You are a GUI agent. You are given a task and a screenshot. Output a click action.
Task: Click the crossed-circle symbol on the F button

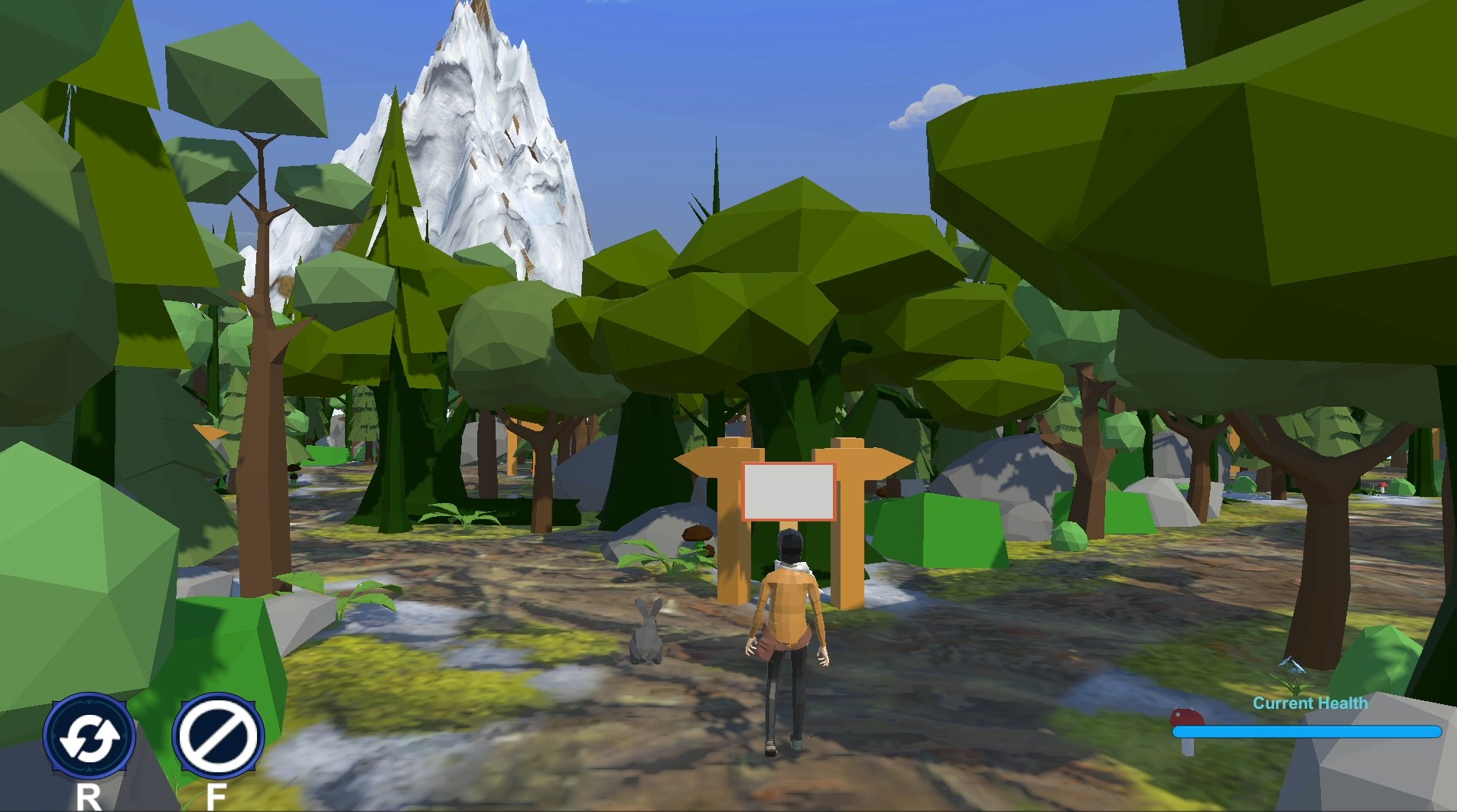219,736
